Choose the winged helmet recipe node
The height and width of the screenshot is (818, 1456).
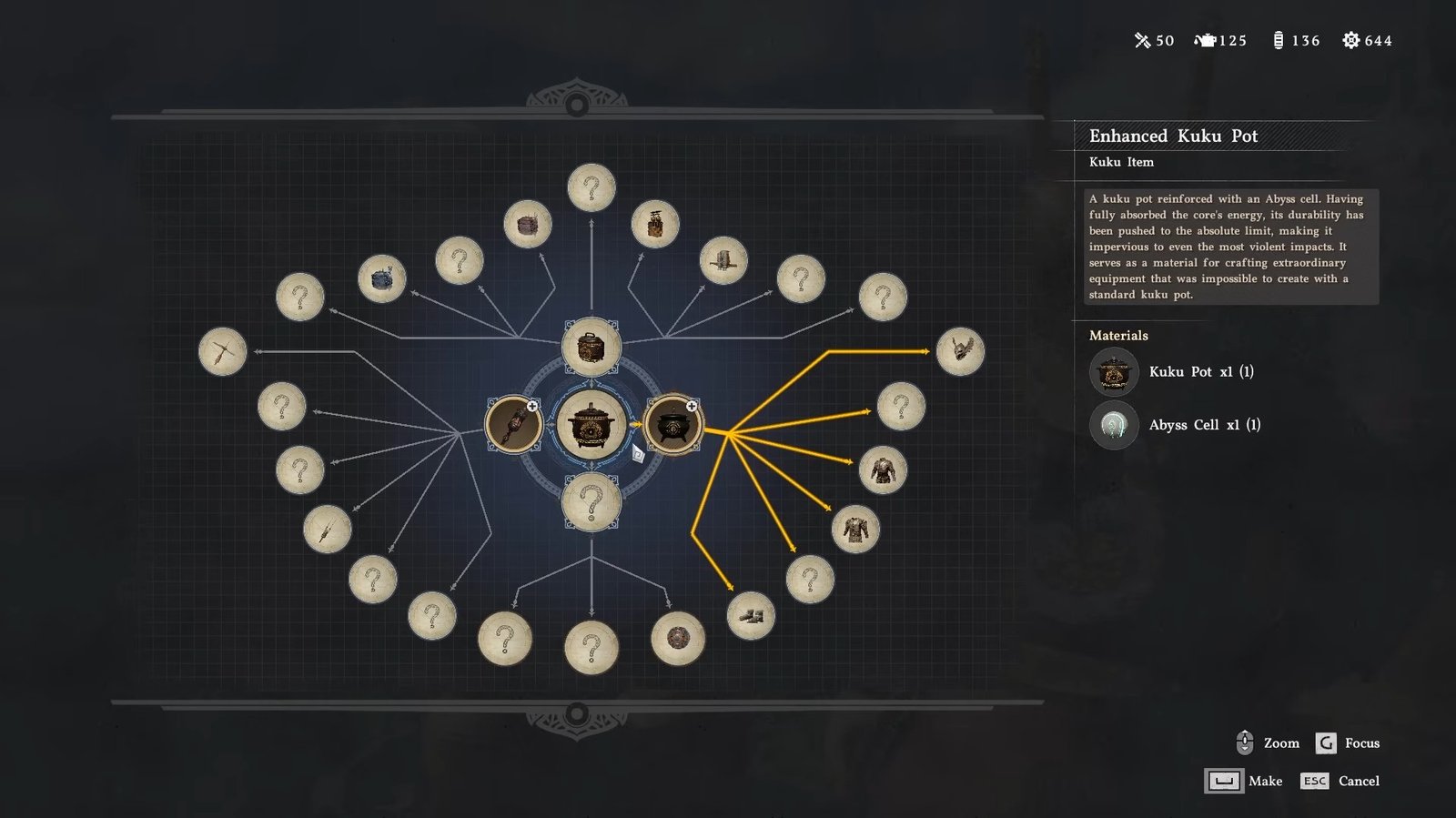pos(960,351)
